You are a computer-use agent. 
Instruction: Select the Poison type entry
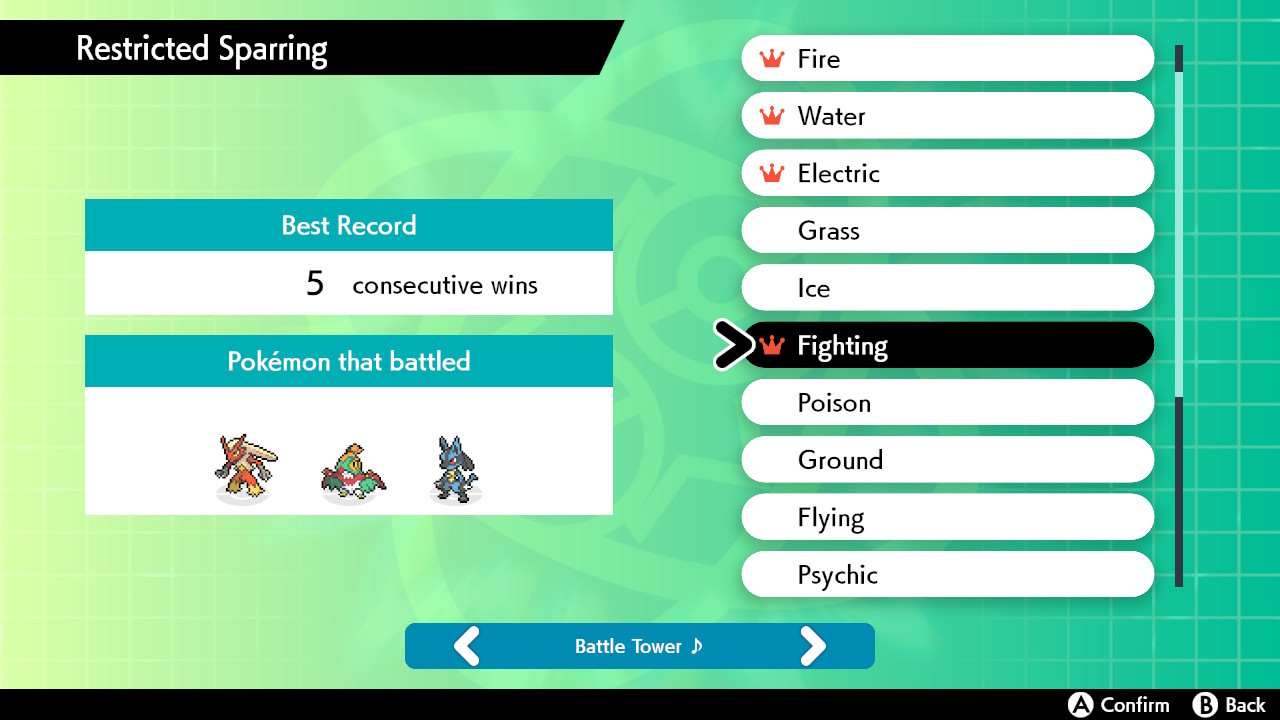coord(947,403)
